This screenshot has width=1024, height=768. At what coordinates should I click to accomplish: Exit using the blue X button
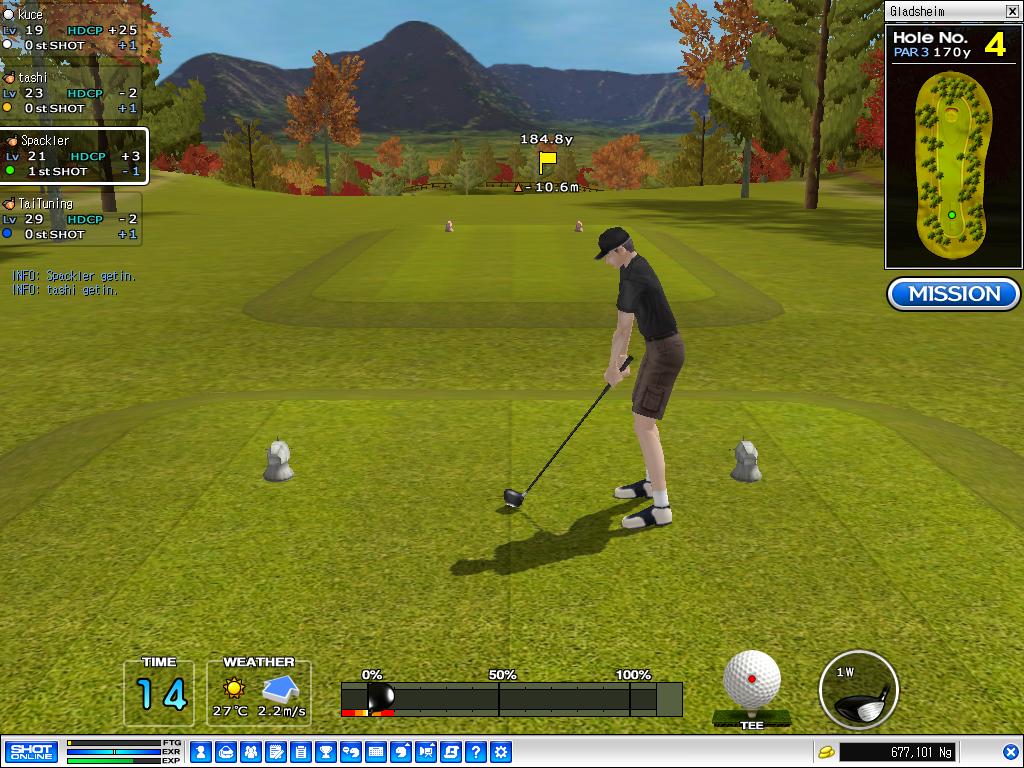click(1011, 752)
